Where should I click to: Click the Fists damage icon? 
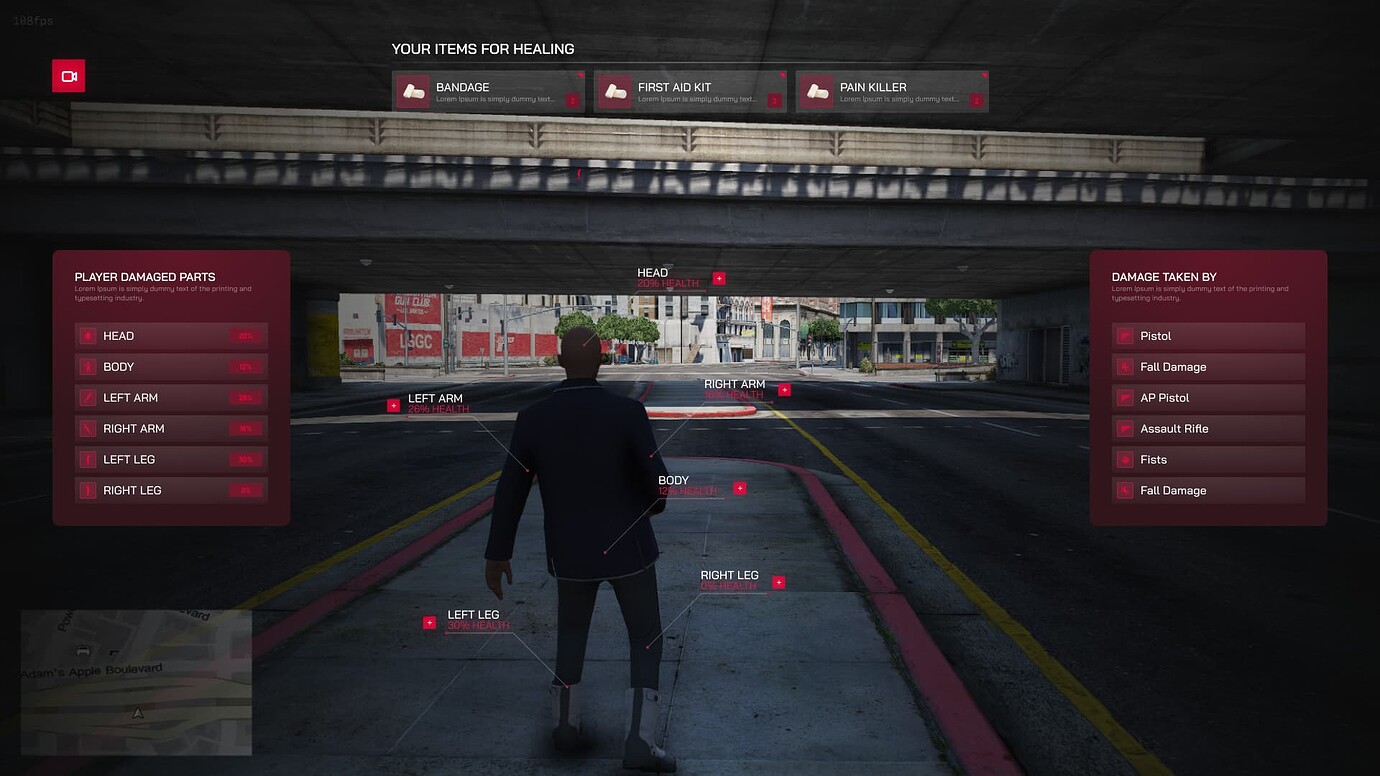[1125, 459]
